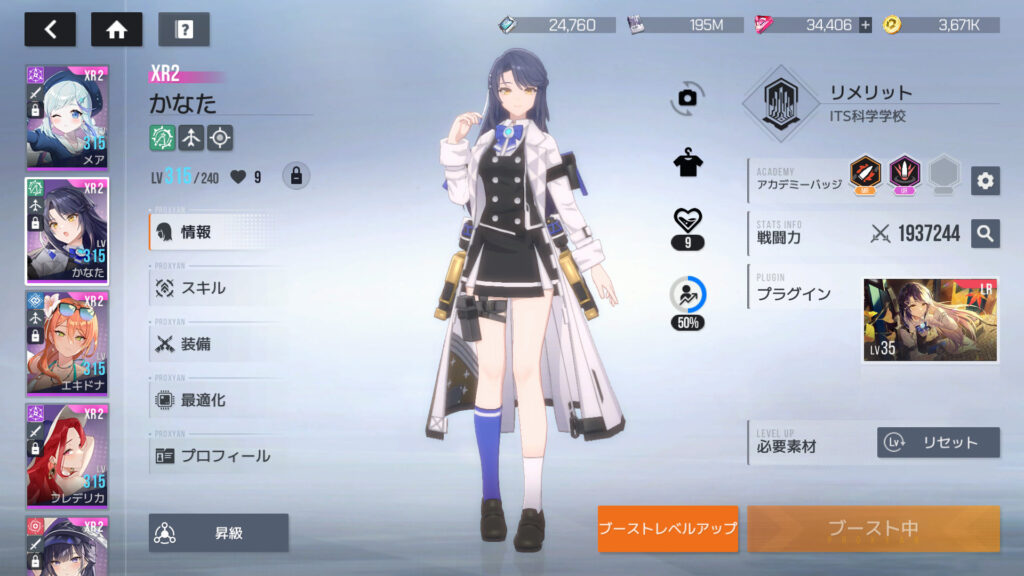This screenshot has height=576, width=1024.
Task: Choose フレデリカ from the character list
Action: pos(67,455)
